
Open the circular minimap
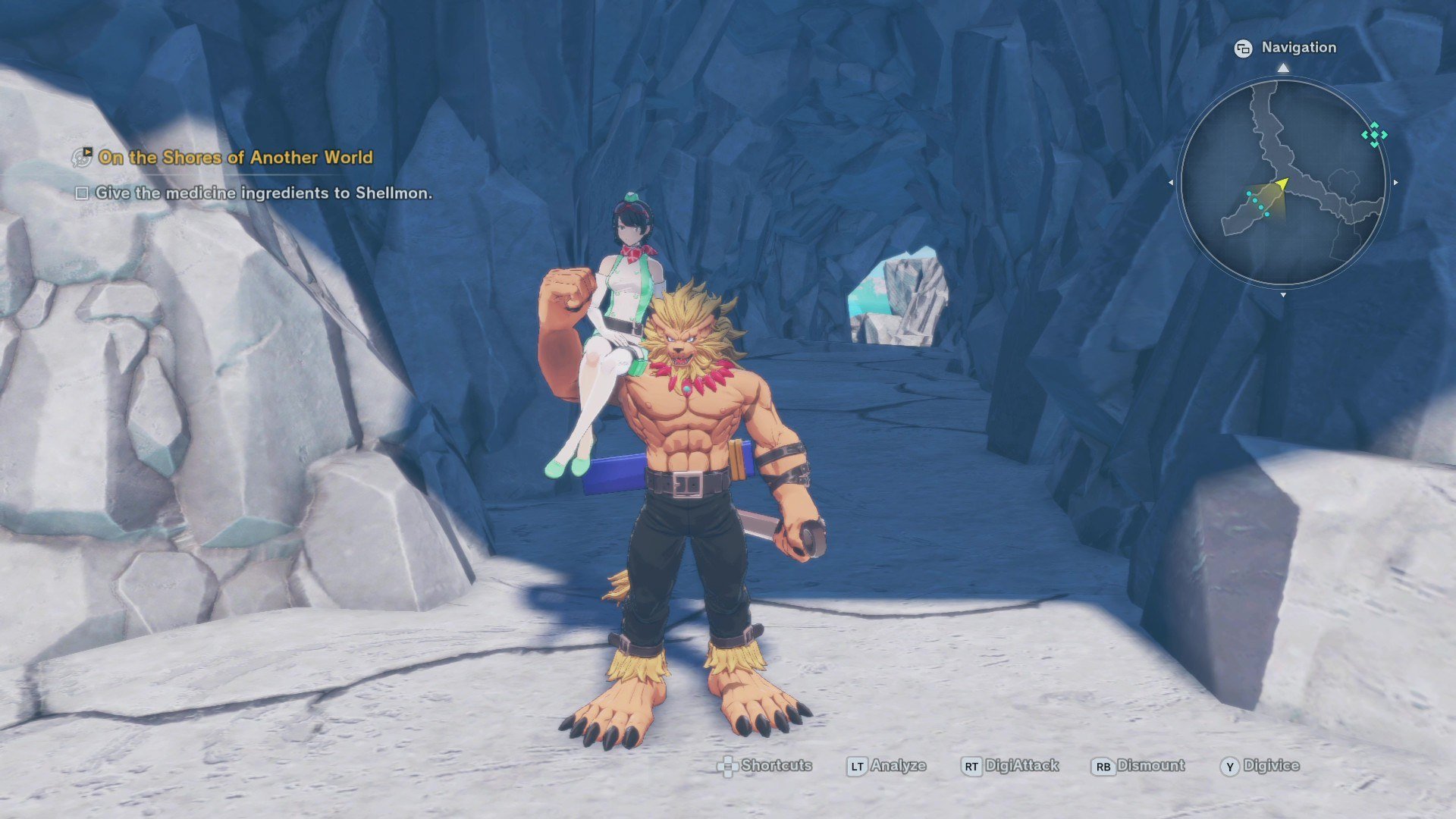tap(1282, 182)
